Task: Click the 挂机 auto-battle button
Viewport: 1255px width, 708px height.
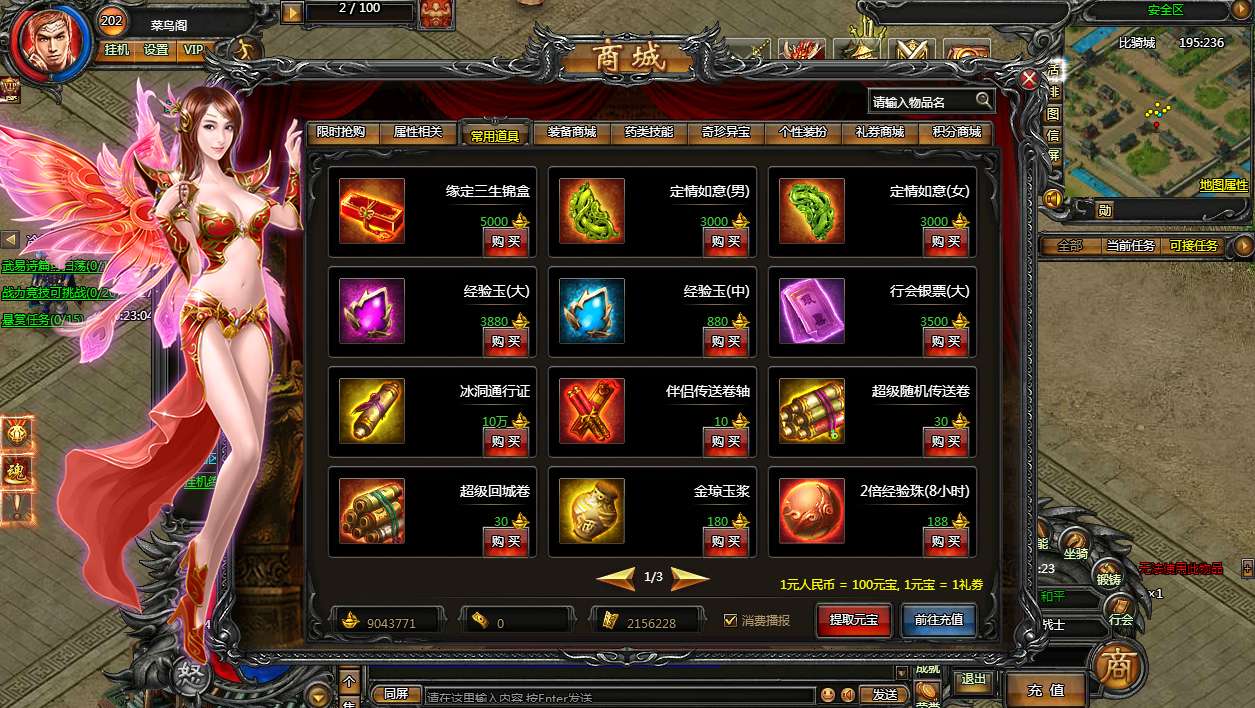Action: pos(117,50)
